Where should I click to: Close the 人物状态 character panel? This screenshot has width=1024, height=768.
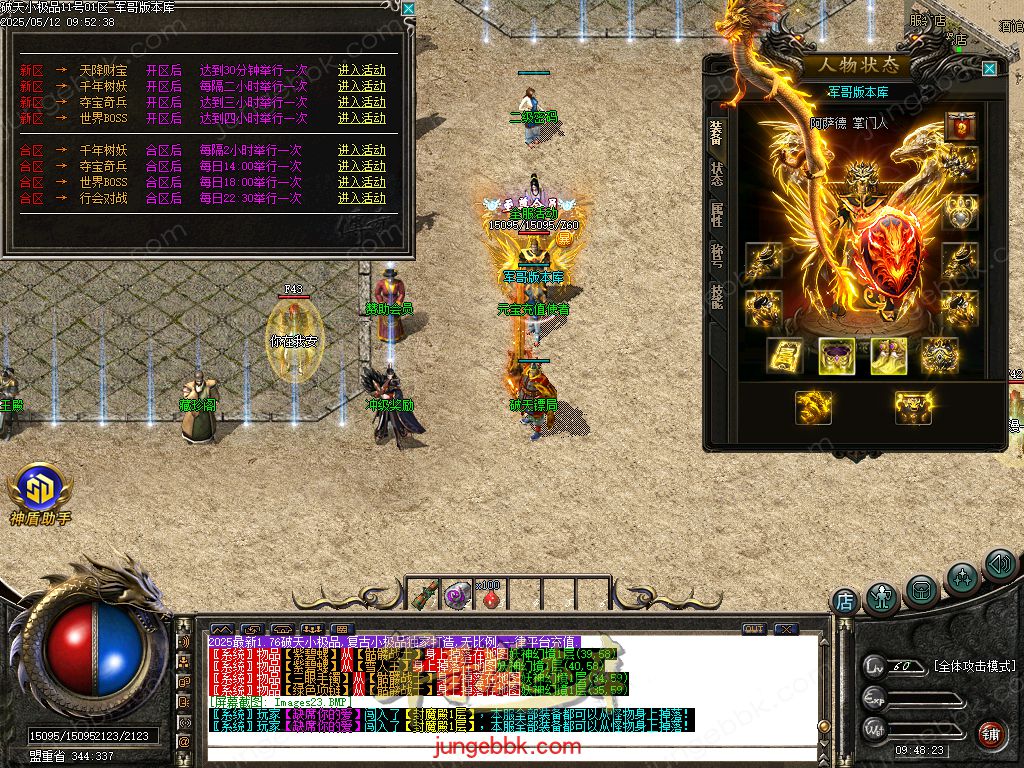tap(989, 68)
